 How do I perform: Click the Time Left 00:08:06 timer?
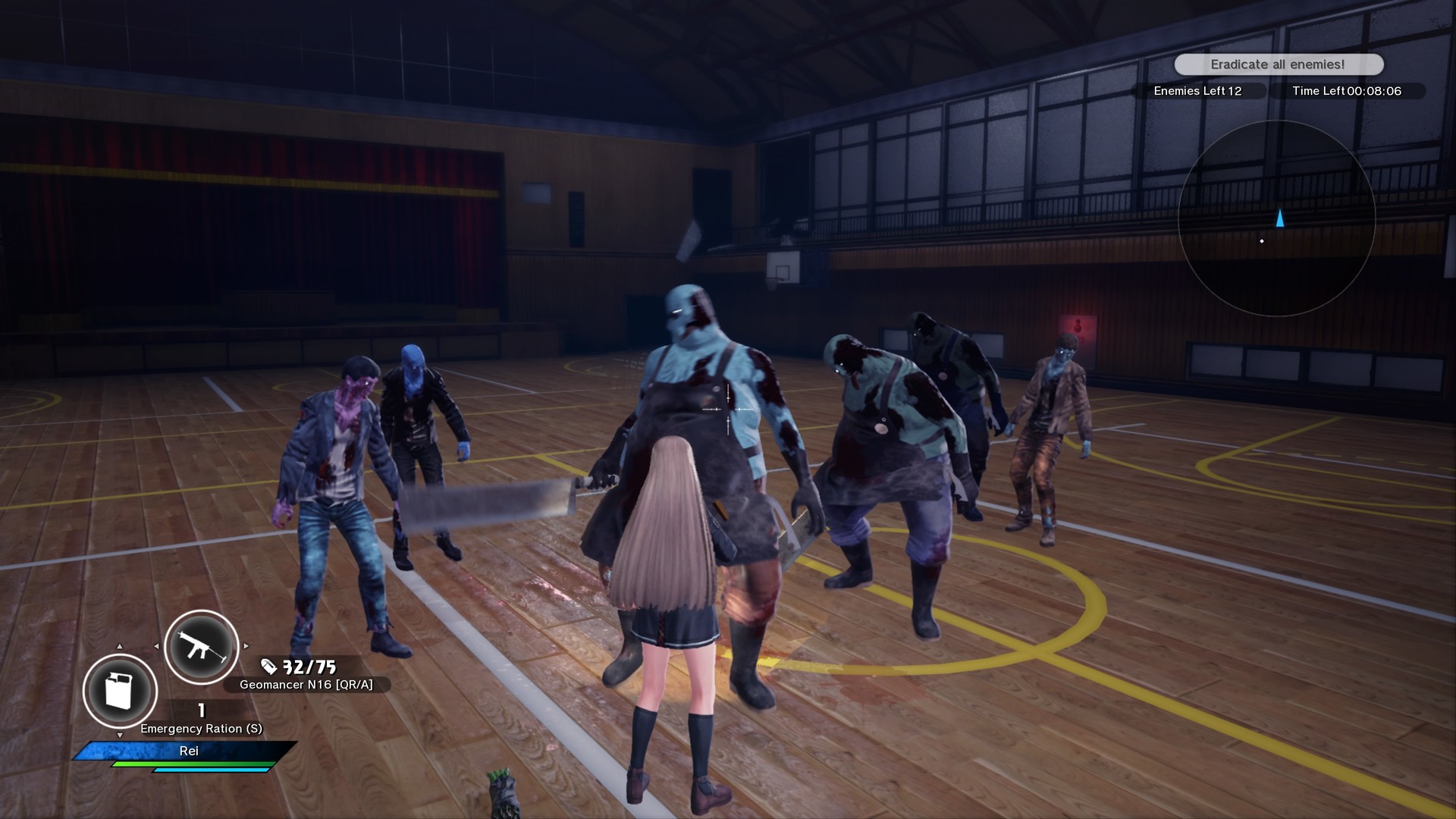(x=1346, y=90)
